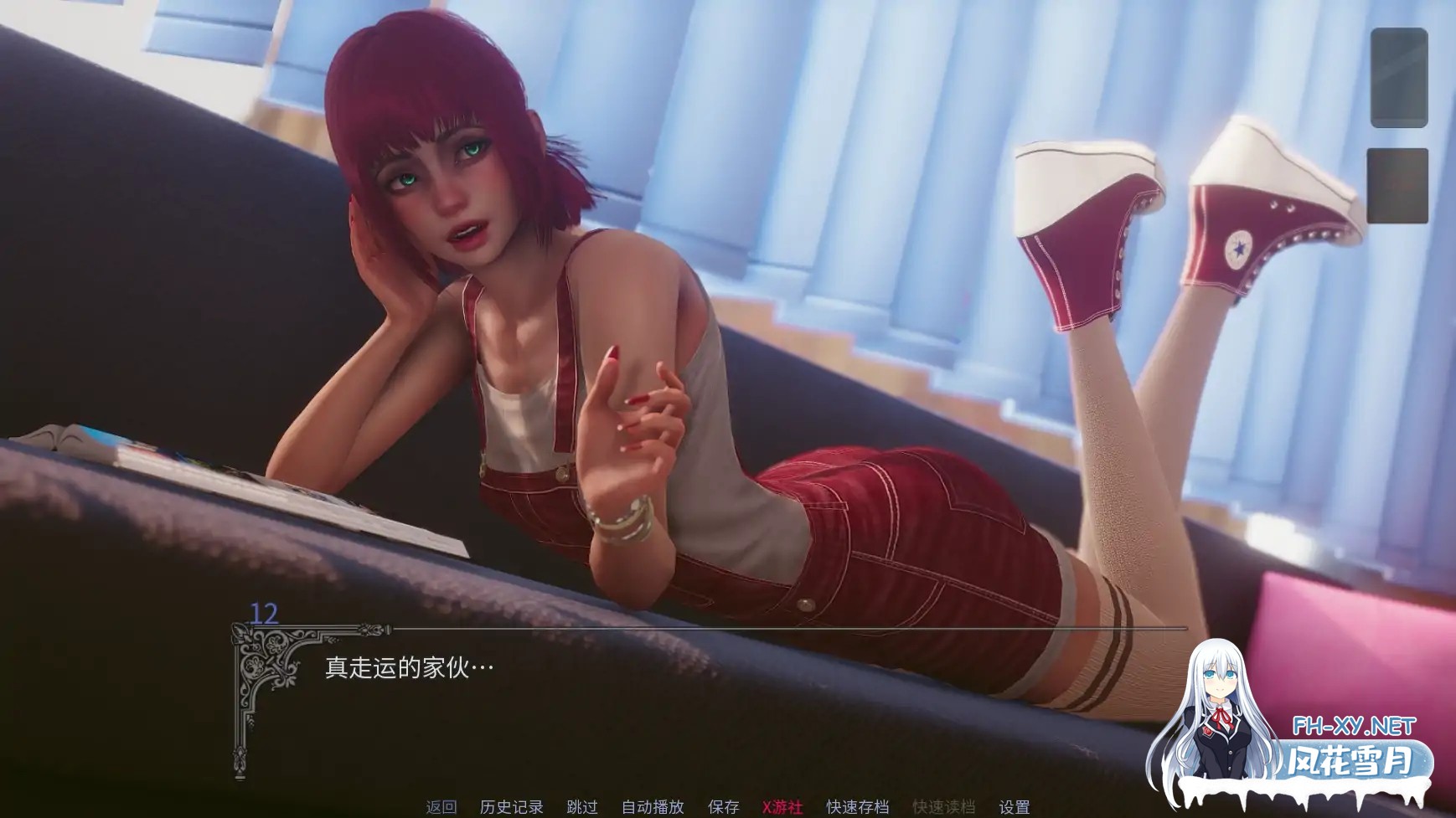This screenshot has width=1456, height=818.
Task: Select 返回 to go back a step
Action: (441, 807)
